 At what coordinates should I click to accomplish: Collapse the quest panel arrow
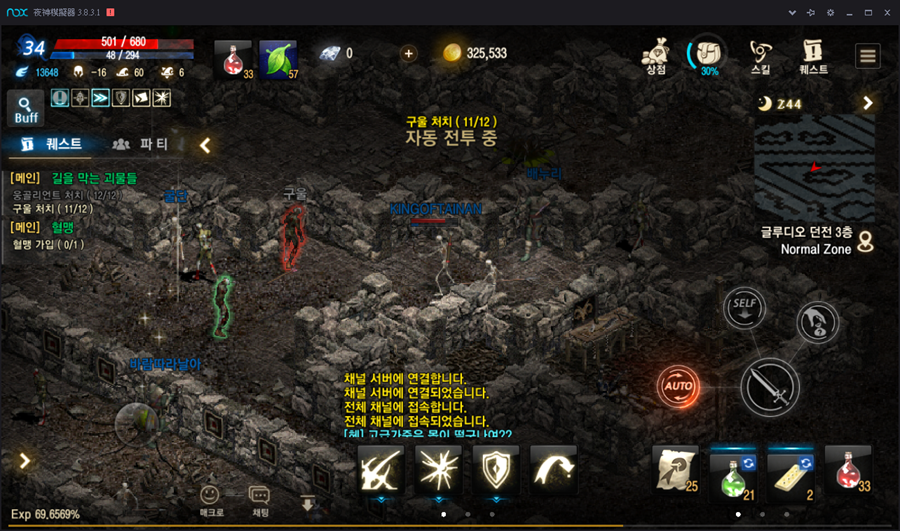(x=205, y=145)
